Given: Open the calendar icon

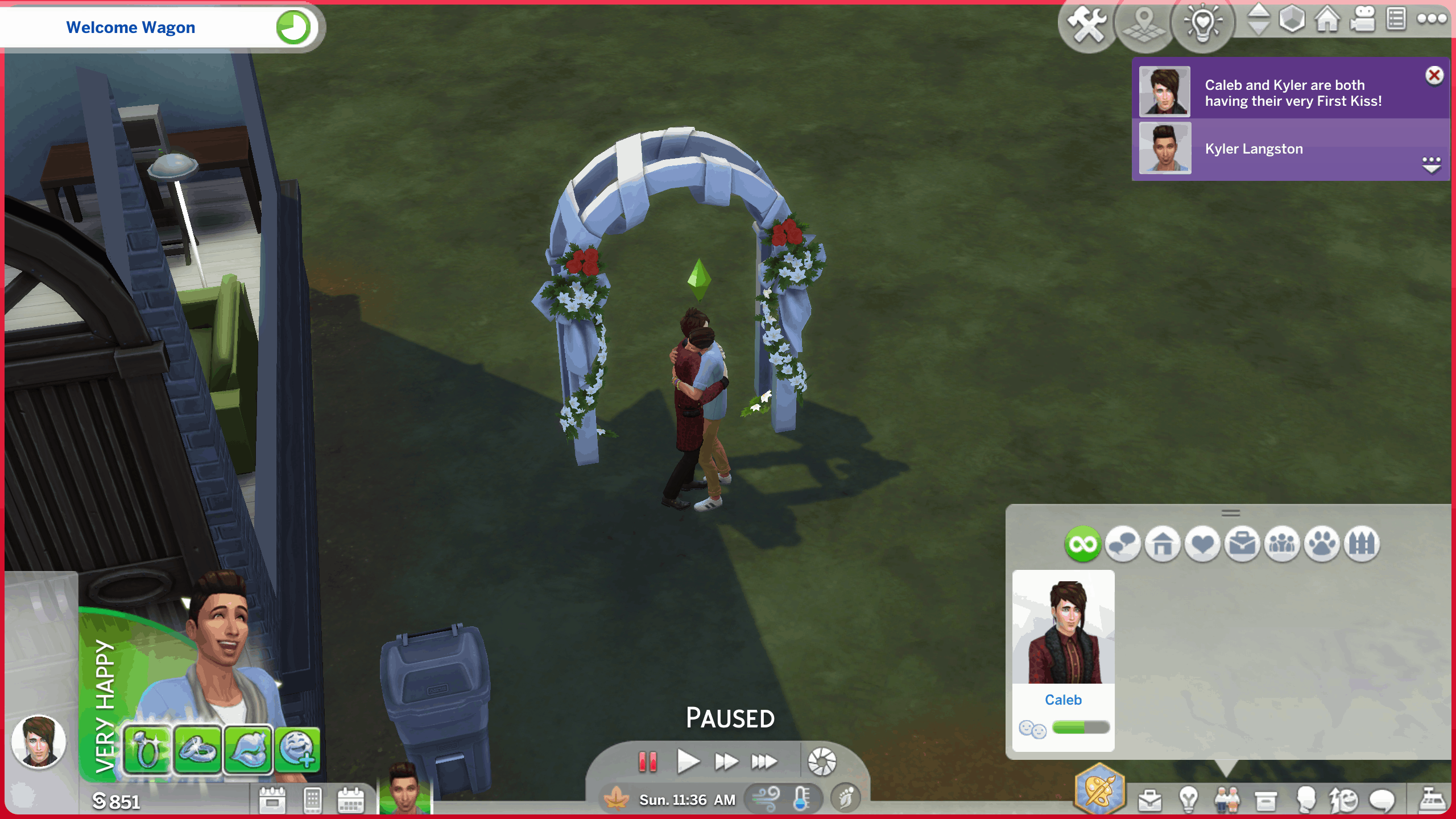Looking at the screenshot, I should pos(350,800).
